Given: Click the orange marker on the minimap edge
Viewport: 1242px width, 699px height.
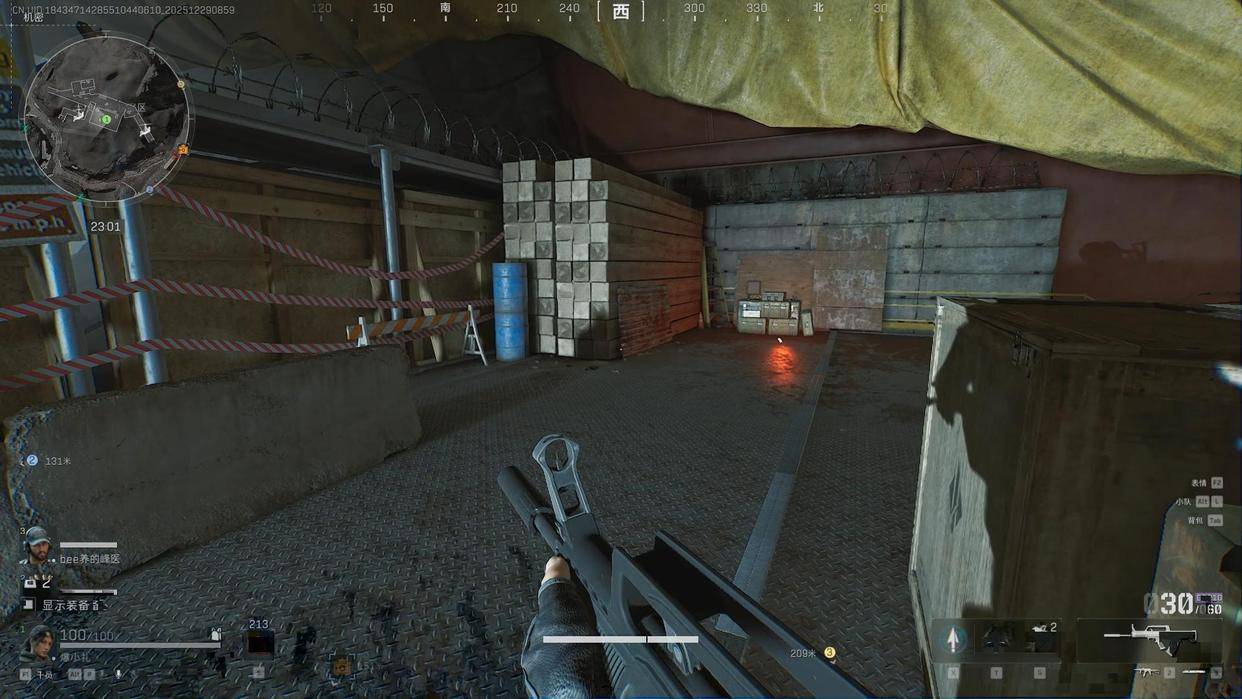Looking at the screenshot, I should coord(183,150).
